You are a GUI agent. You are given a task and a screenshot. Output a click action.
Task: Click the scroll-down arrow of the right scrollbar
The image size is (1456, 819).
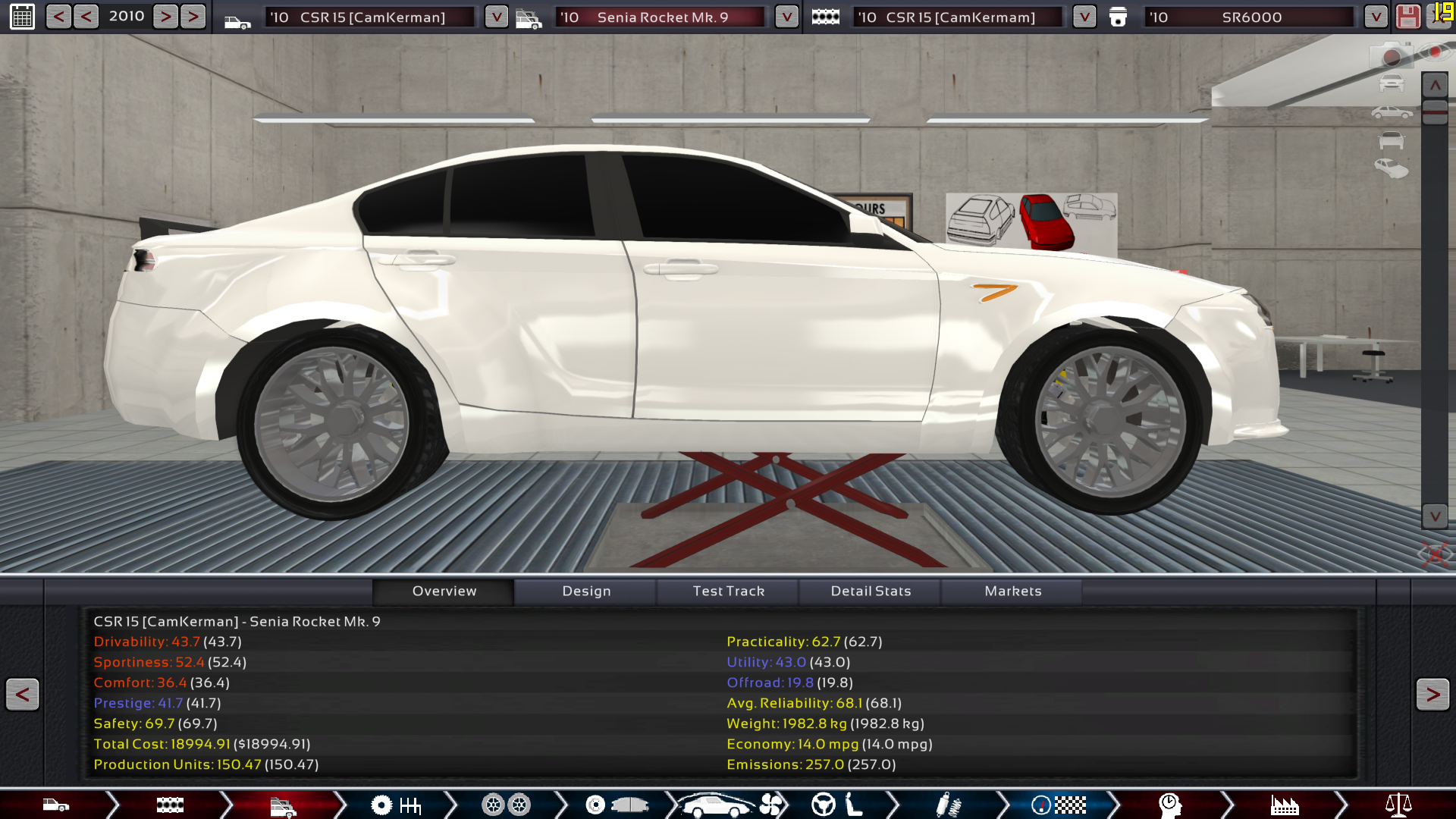[x=1435, y=516]
